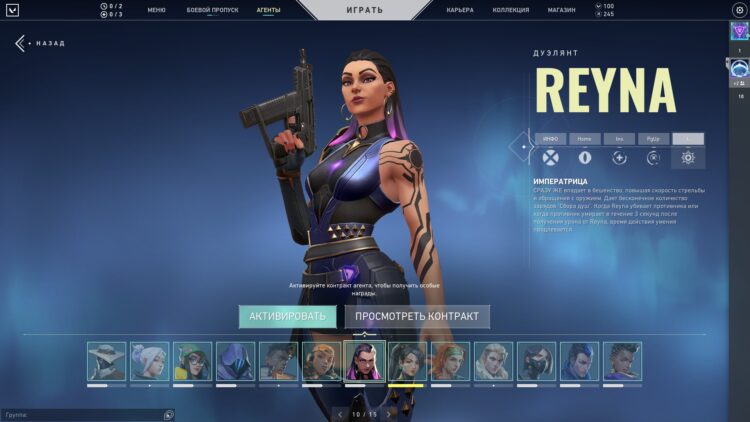Click the ИГРАТЬ button
750x422 pixels.
(363, 10)
